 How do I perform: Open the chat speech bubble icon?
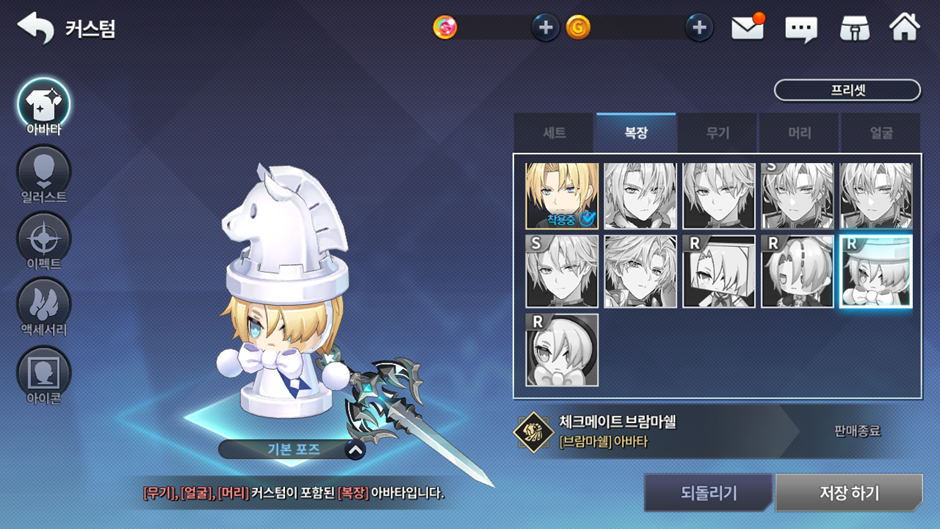[x=801, y=28]
